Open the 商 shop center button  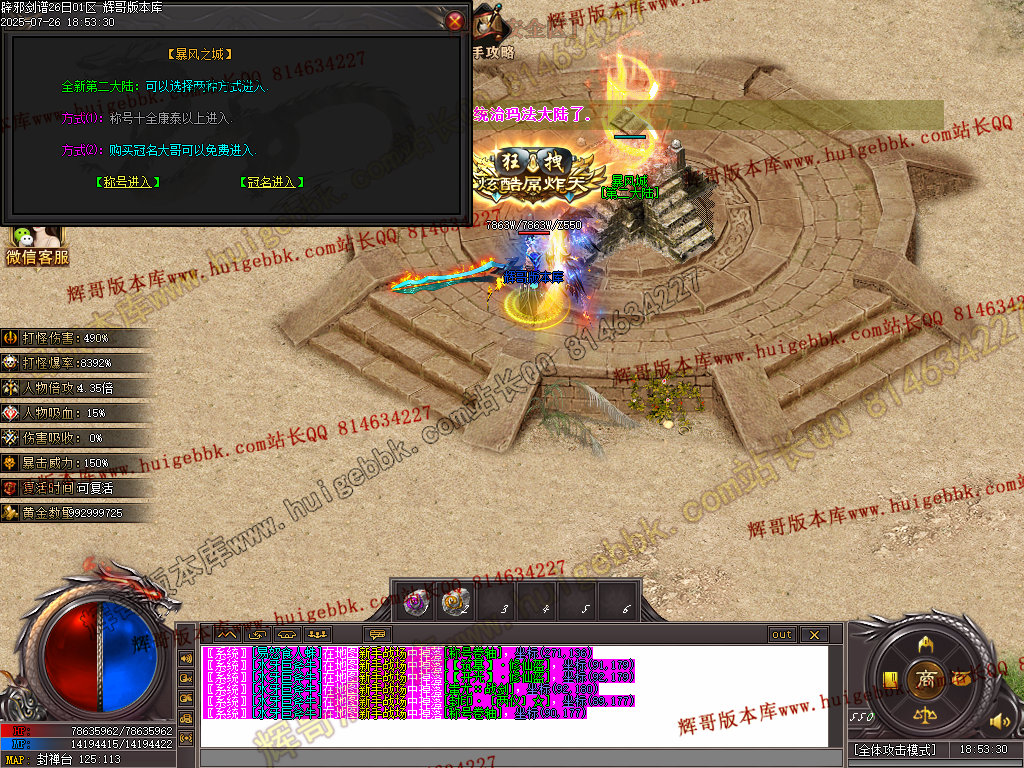point(925,679)
